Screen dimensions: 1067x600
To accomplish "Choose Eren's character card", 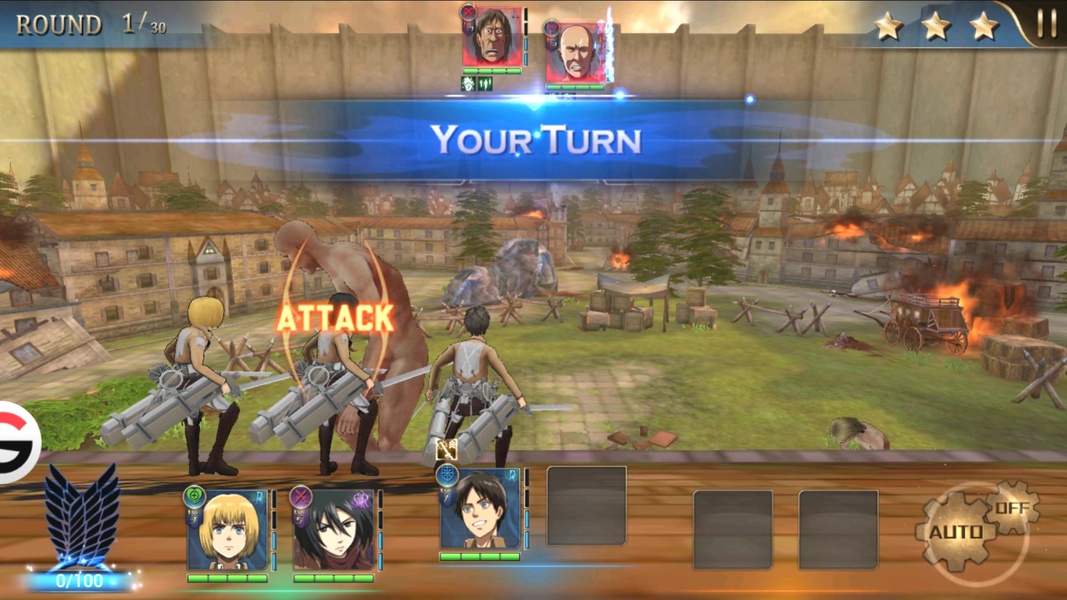I will pyautogui.click(x=480, y=510).
